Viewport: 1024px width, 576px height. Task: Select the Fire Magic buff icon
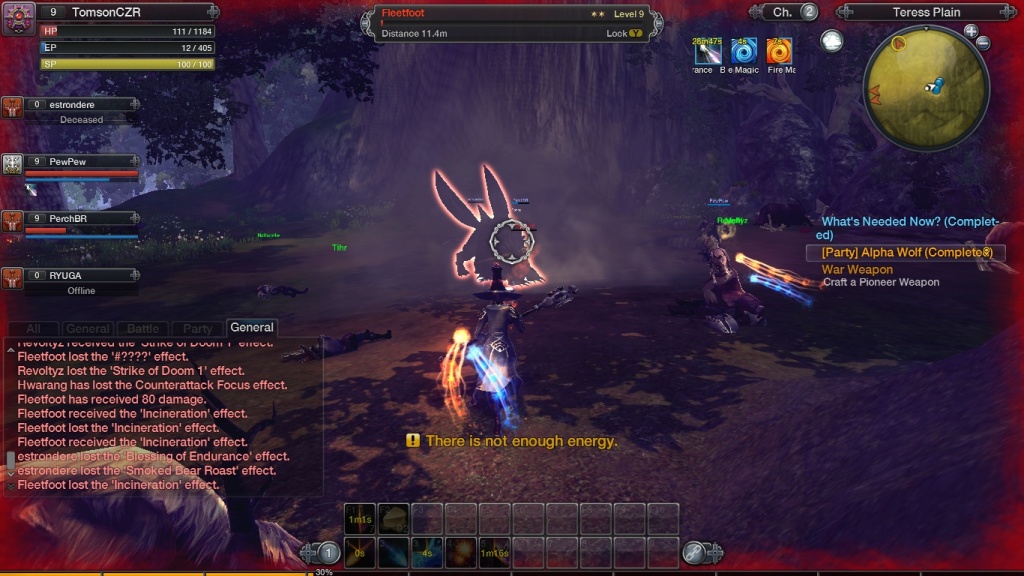pos(779,50)
